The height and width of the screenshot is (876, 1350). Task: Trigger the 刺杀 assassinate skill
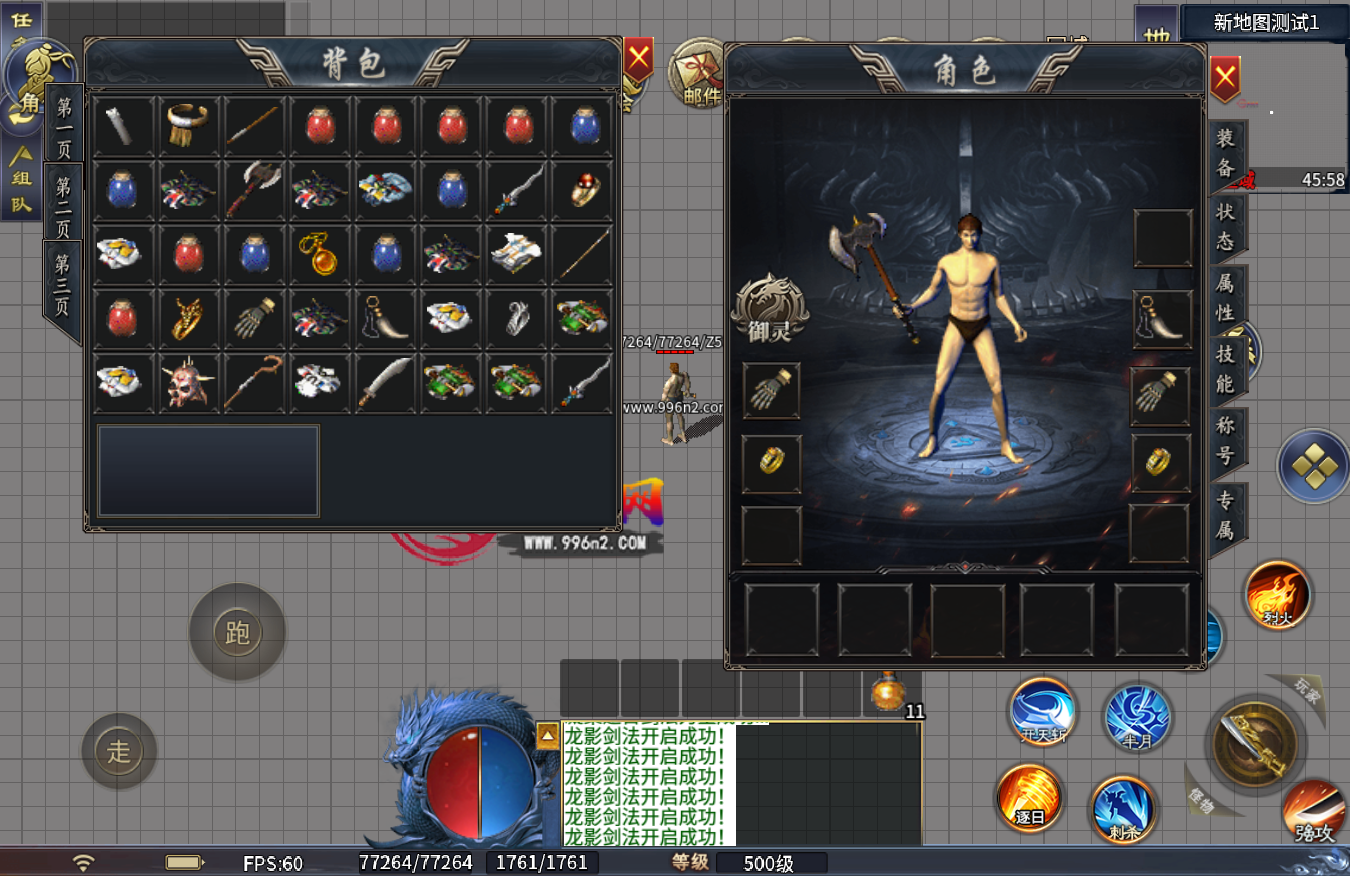coord(1123,808)
